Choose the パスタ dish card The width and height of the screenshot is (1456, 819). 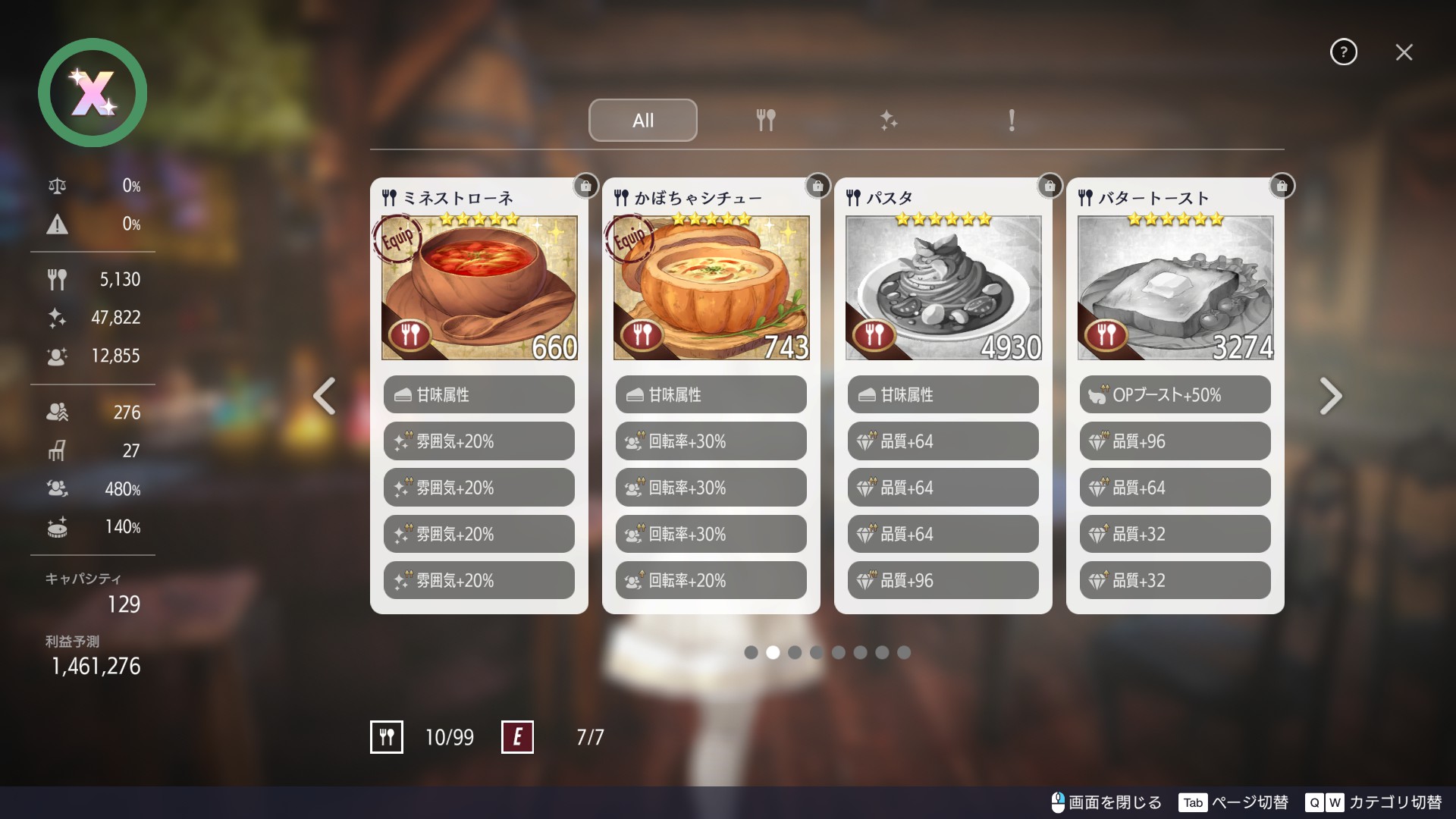coord(943,288)
